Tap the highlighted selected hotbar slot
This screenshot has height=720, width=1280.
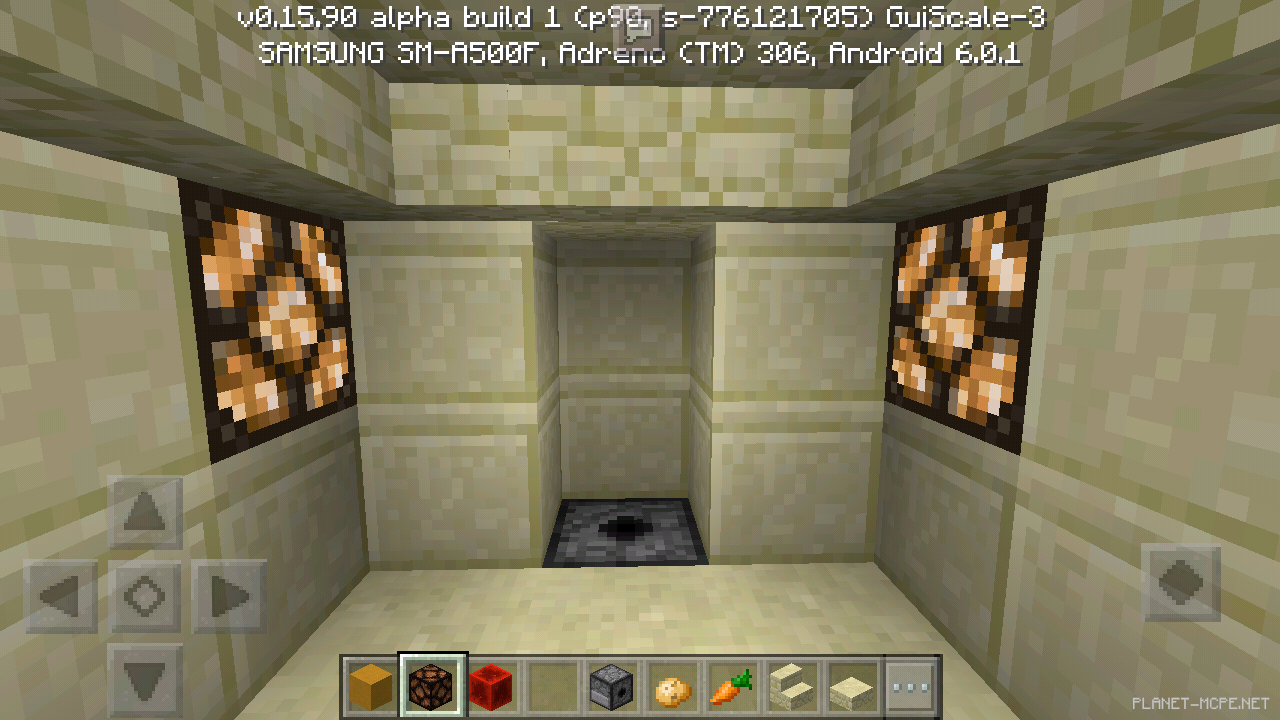(430, 686)
